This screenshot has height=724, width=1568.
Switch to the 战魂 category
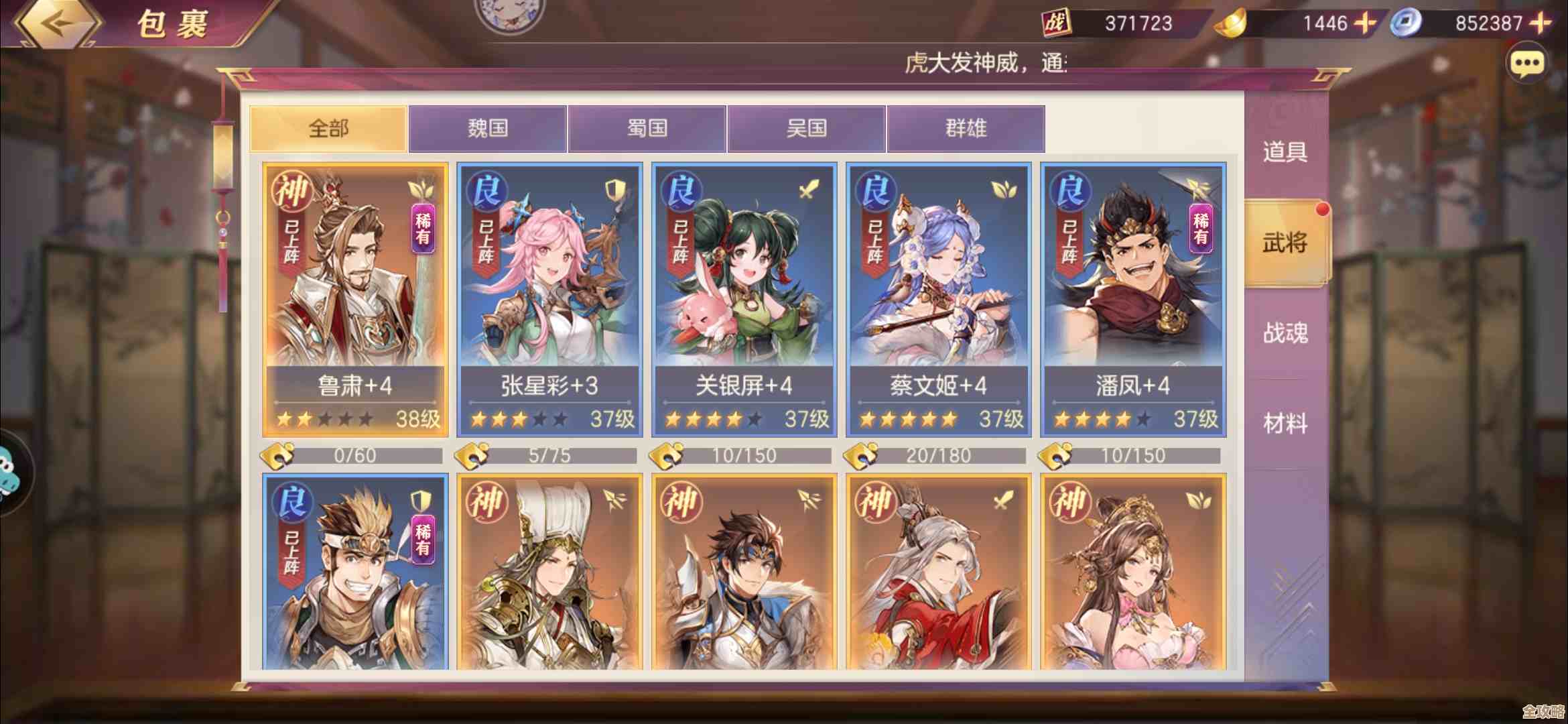click(1285, 333)
